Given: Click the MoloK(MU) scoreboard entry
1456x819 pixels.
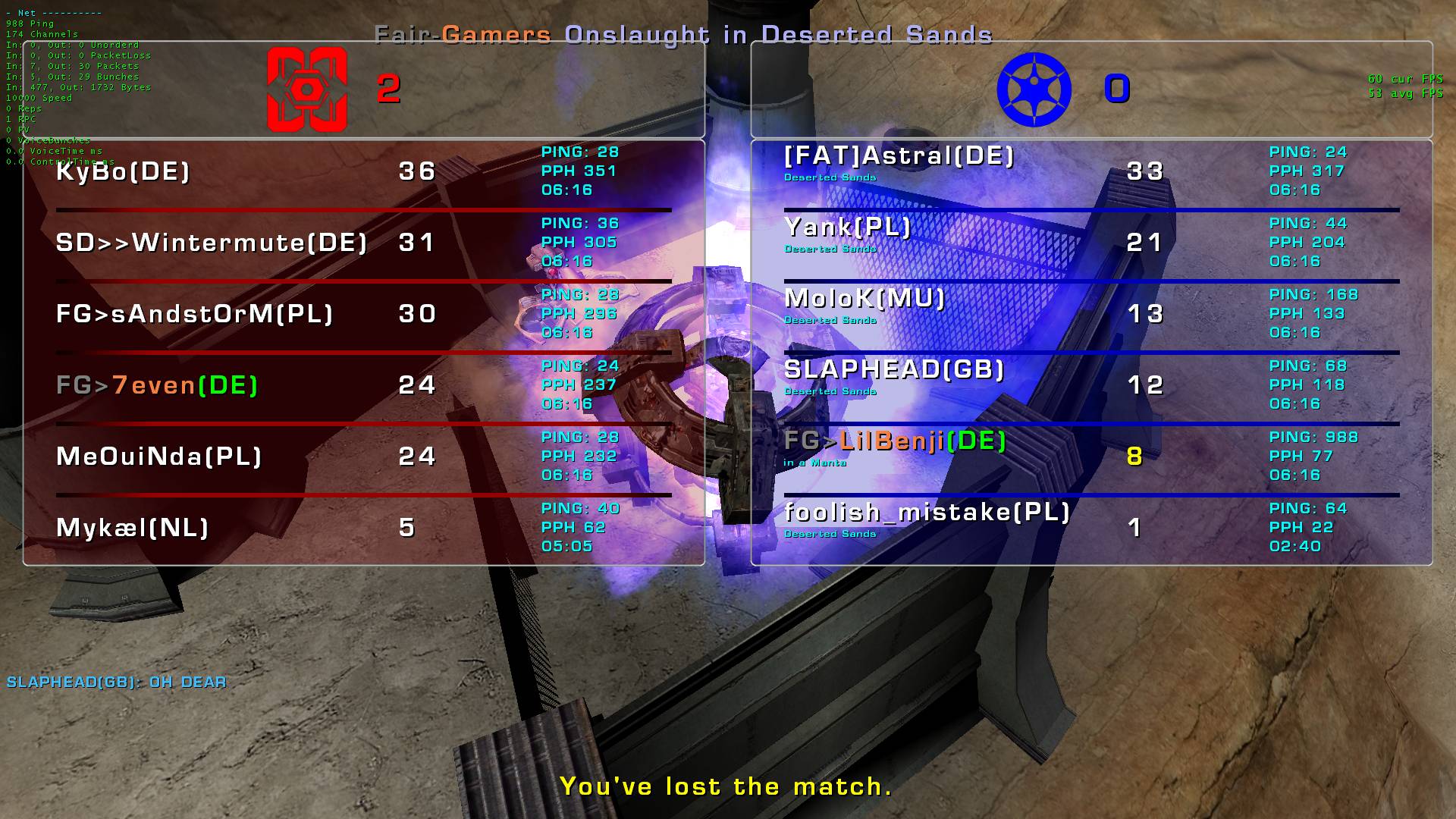Looking at the screenshot, I should 864,299.
